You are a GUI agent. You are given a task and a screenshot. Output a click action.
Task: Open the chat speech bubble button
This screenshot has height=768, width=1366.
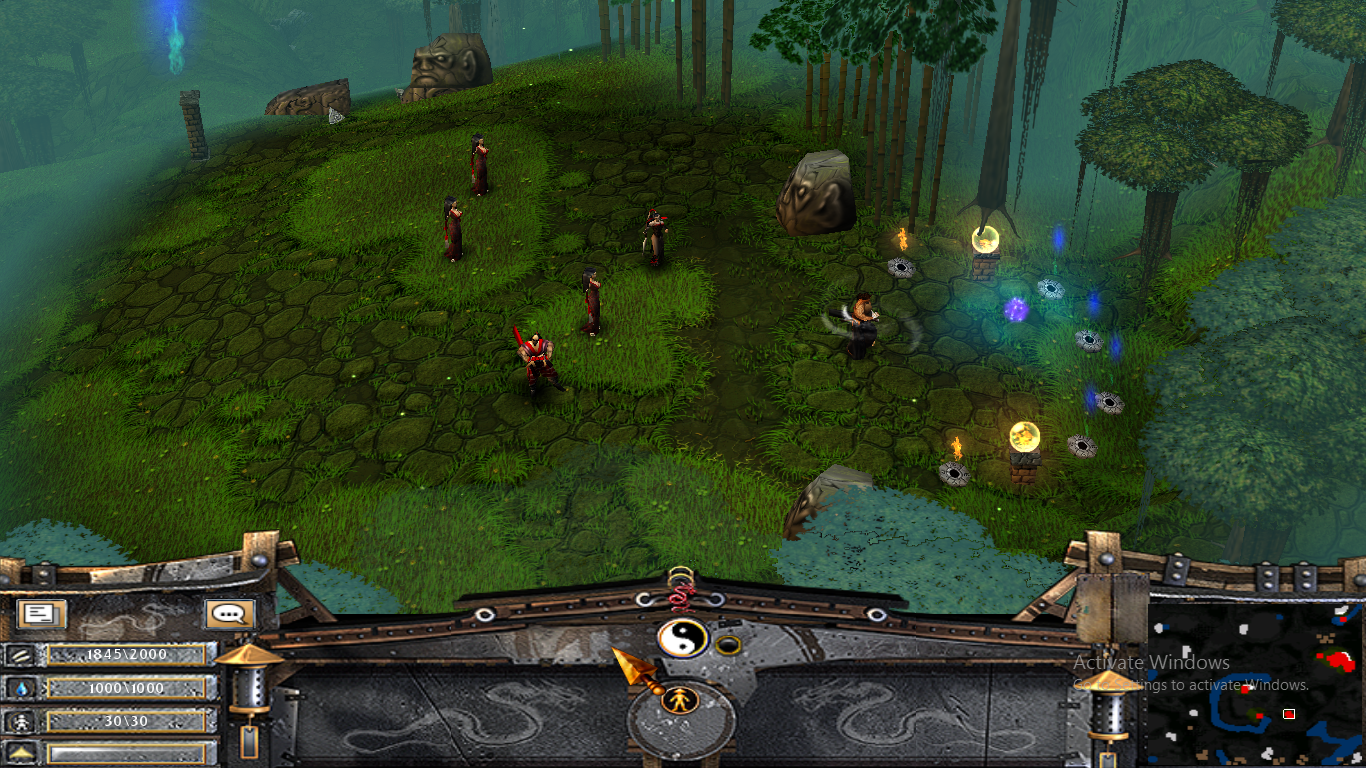(x=229, y=614)
